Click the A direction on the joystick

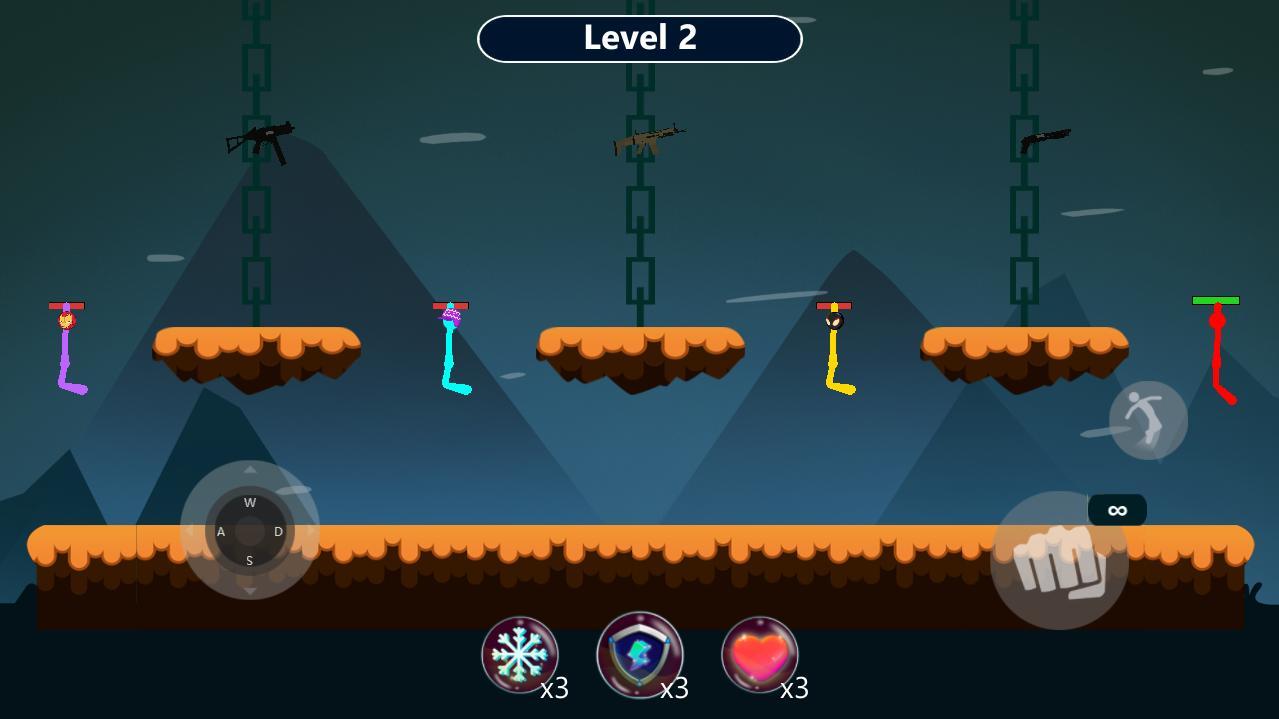[221, 531]
